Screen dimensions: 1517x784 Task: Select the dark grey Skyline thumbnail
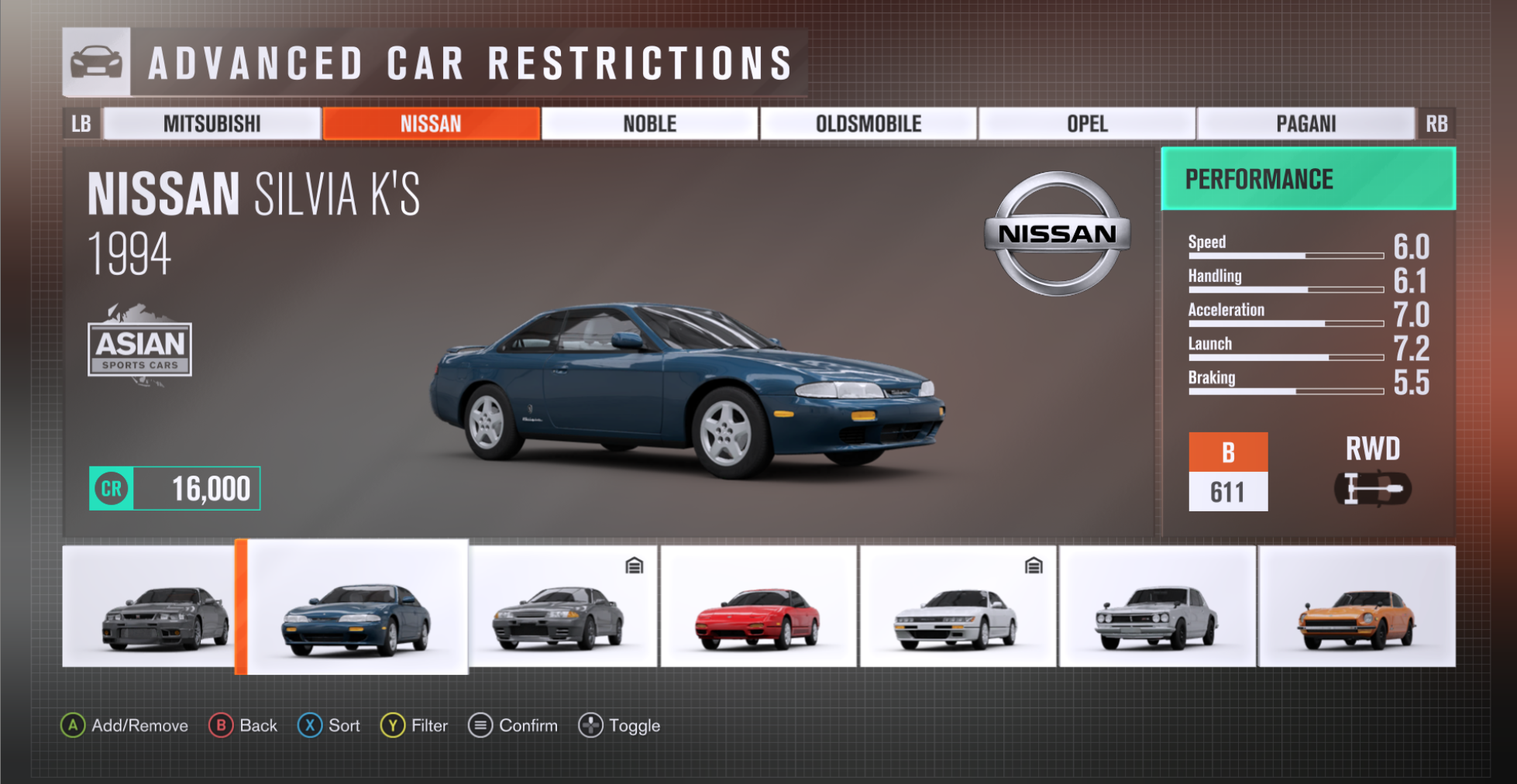(149, 606)
